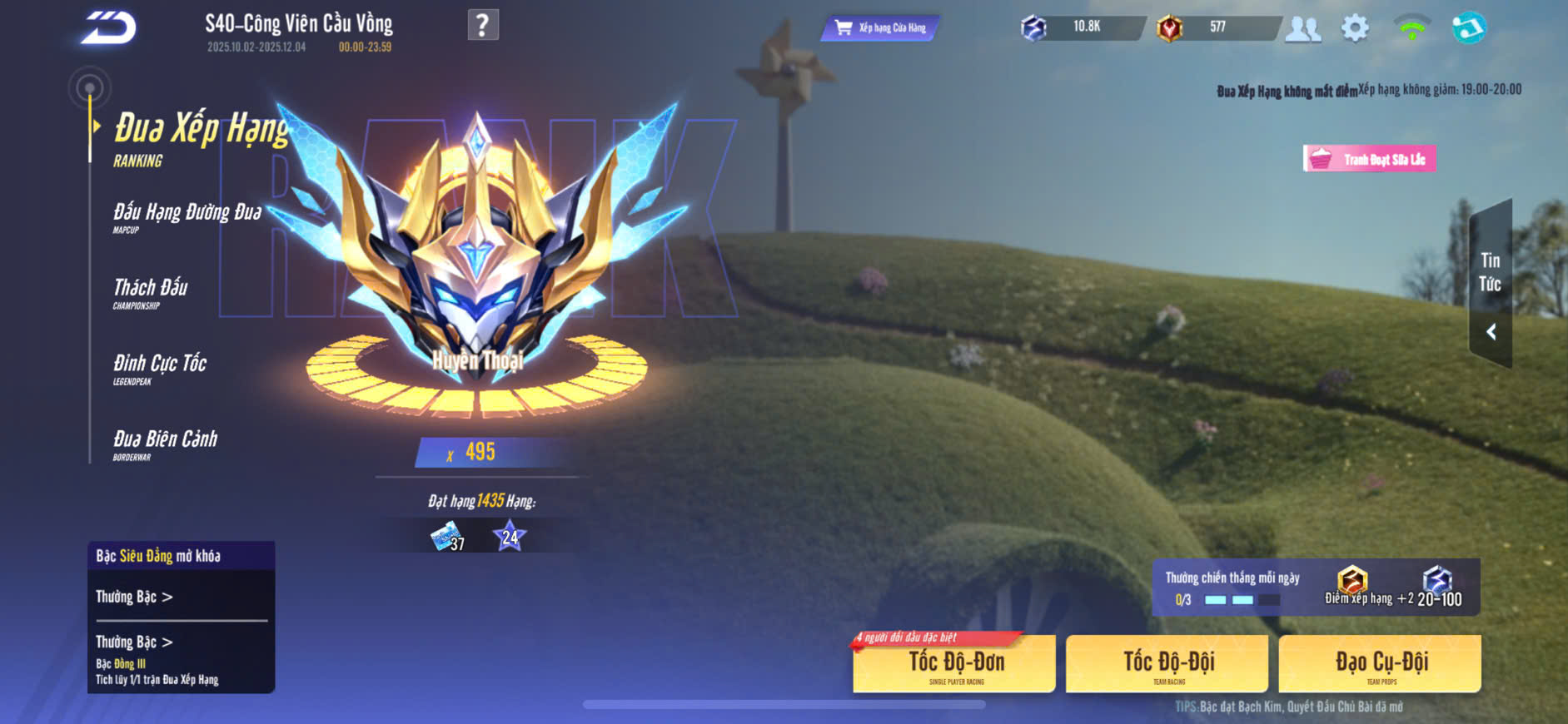This screenshot has width=1568, height=724.
Task: Start a Đạo Cụ-Đội team props race
Action: point(1380,664)
